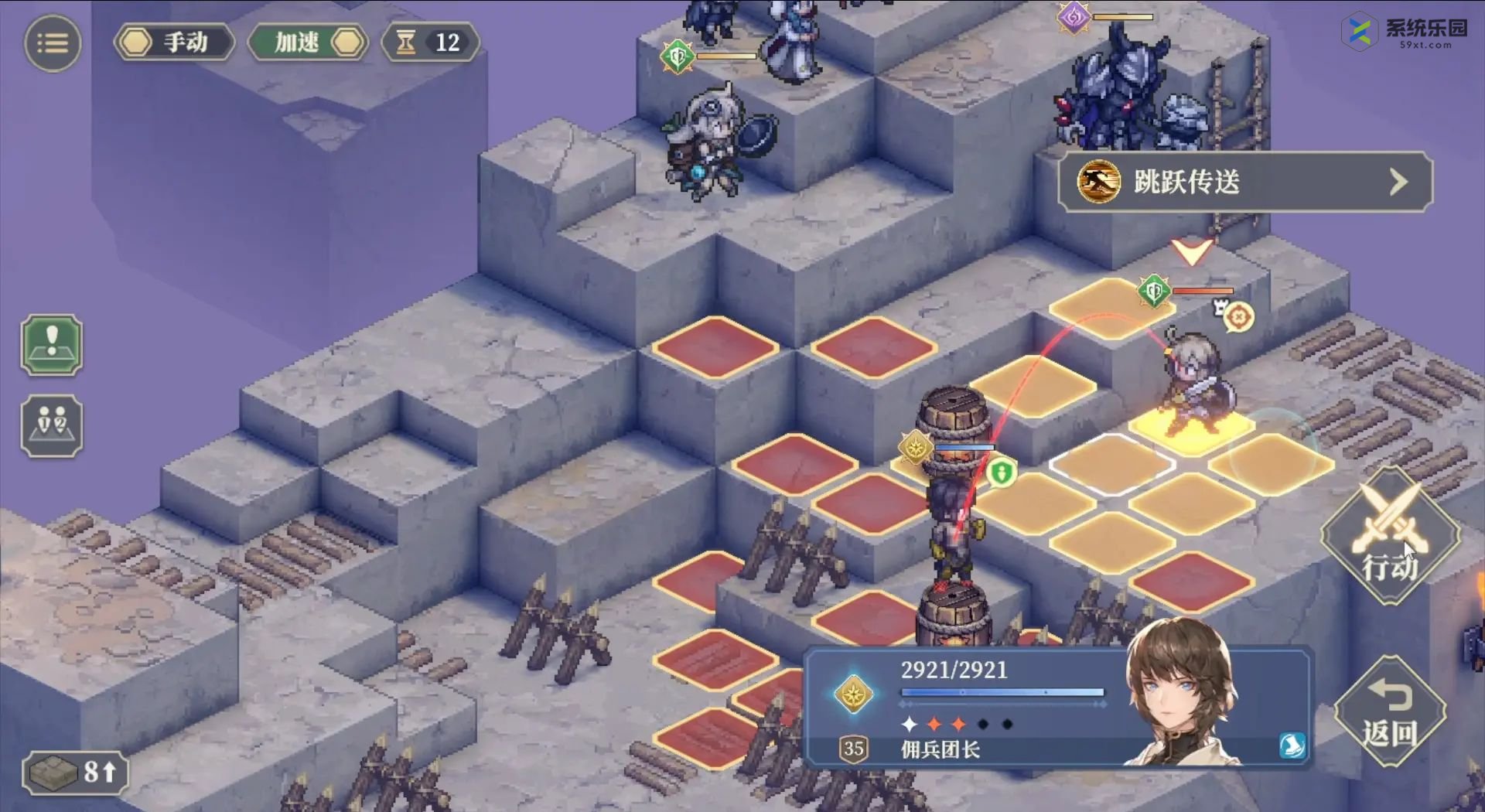Open the green exclamation map info button
This screenshot has height=812, width=1485.
tap(52, 345)
